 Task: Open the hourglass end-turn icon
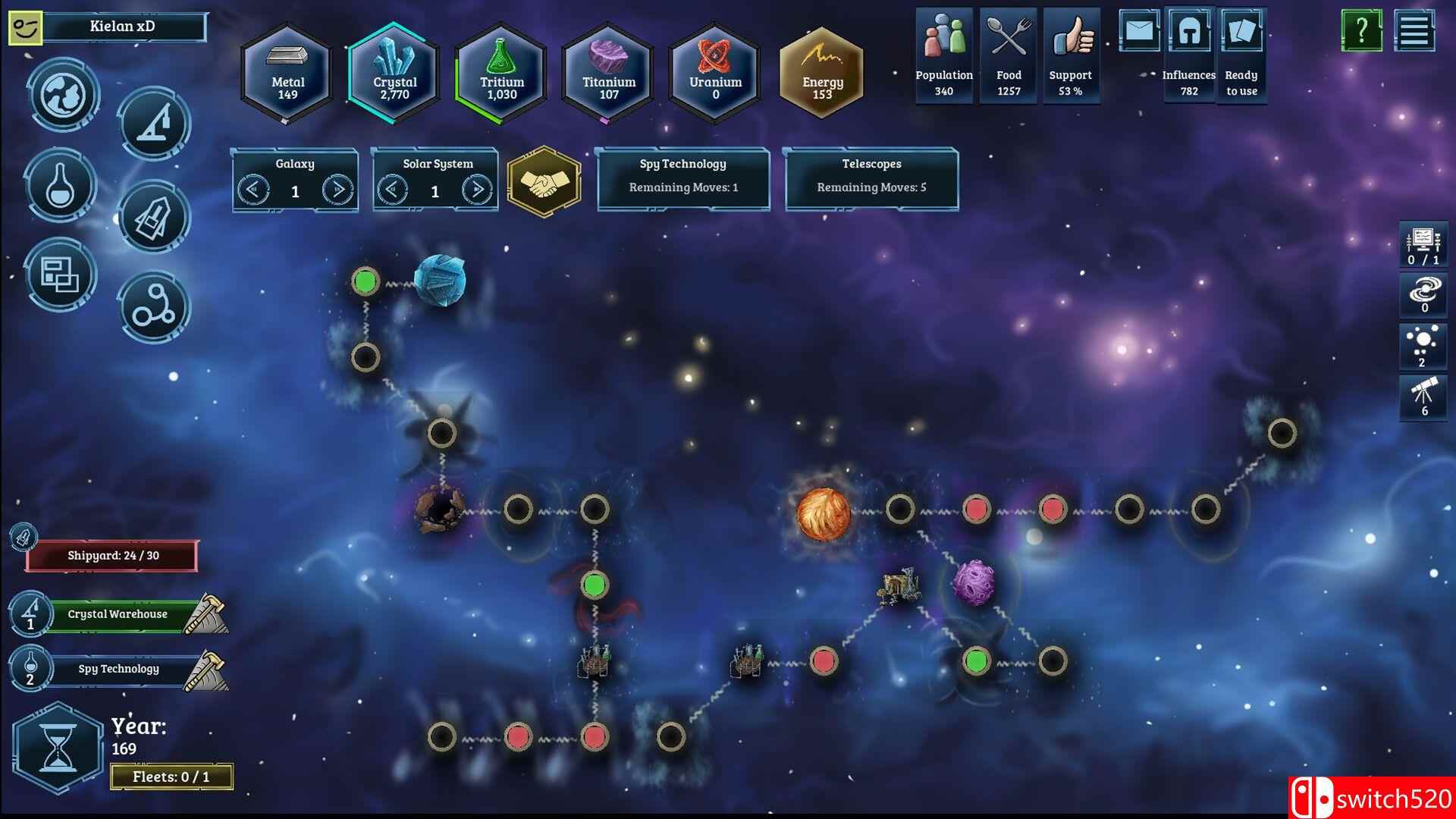tap(57, 751)
